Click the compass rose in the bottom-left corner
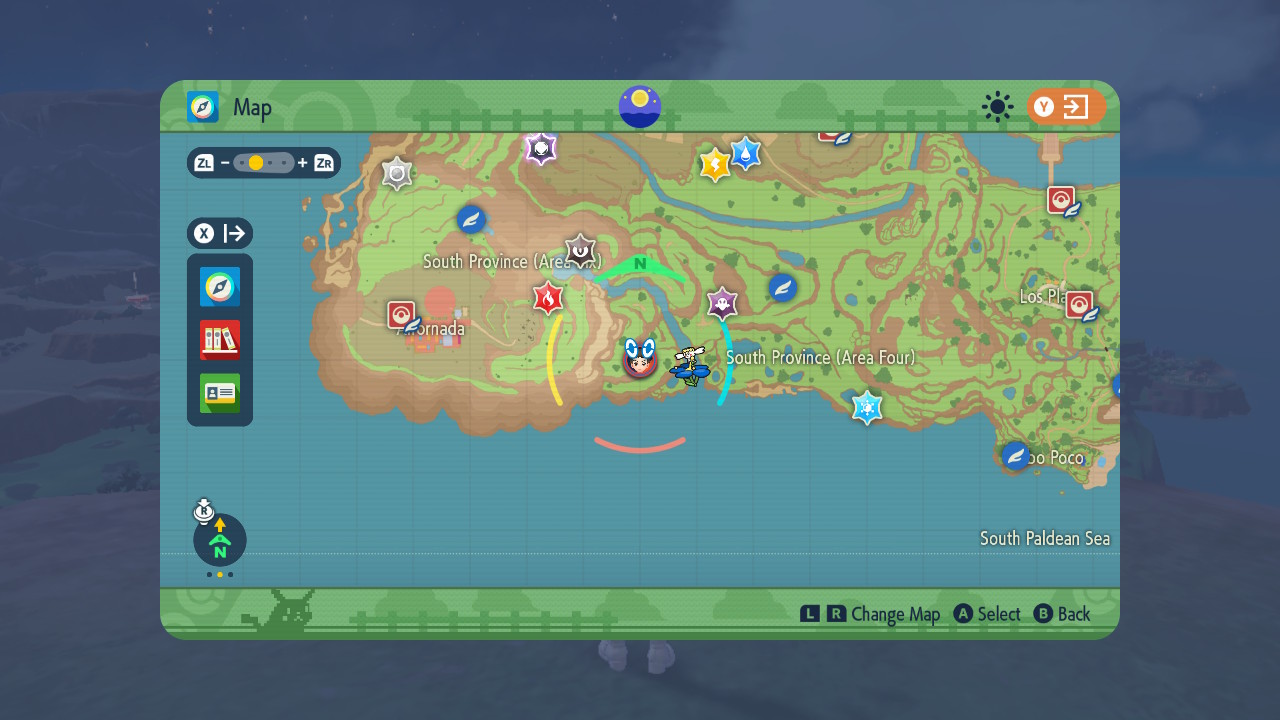Screen dimensions: 1280x720 (219, 540)
